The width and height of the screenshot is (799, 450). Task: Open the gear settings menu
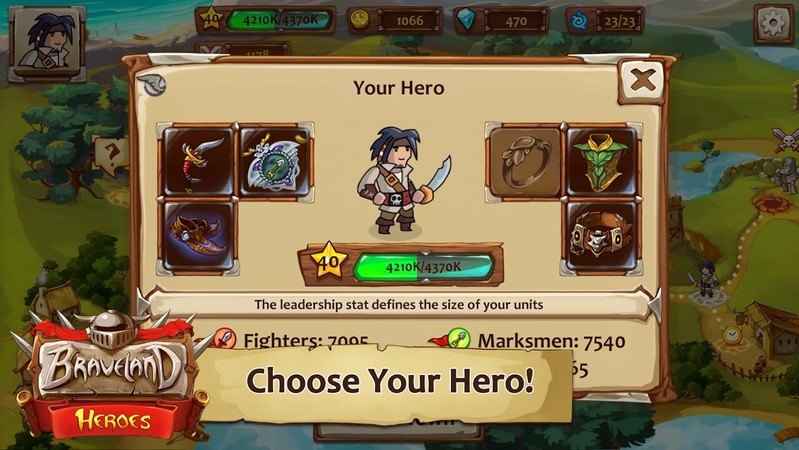772,22
